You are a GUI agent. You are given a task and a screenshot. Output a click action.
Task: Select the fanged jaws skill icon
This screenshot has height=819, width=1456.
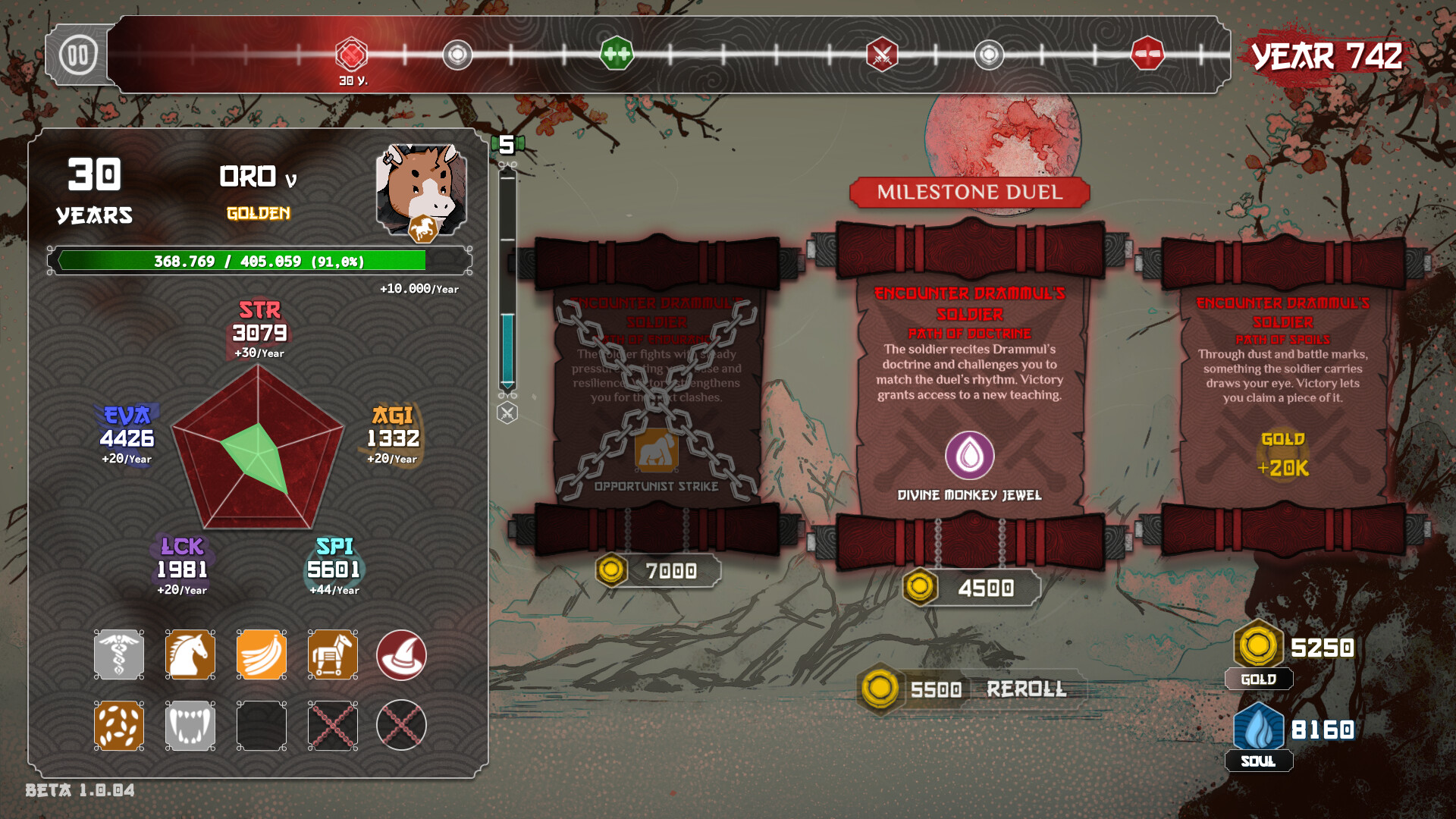coord(190,726)
